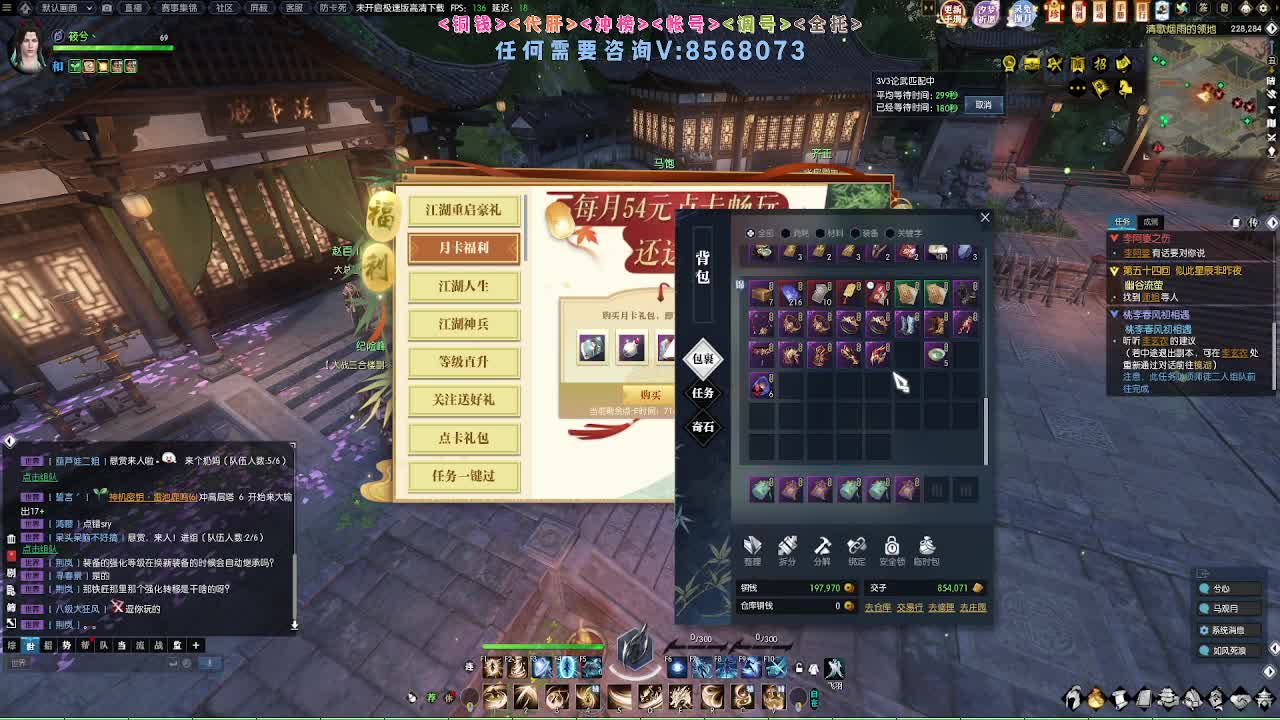The image size is (1280, 720).
Task: Click the handshake social icon bottom right
Action: pyautogui.click(x=1239, y=699)
